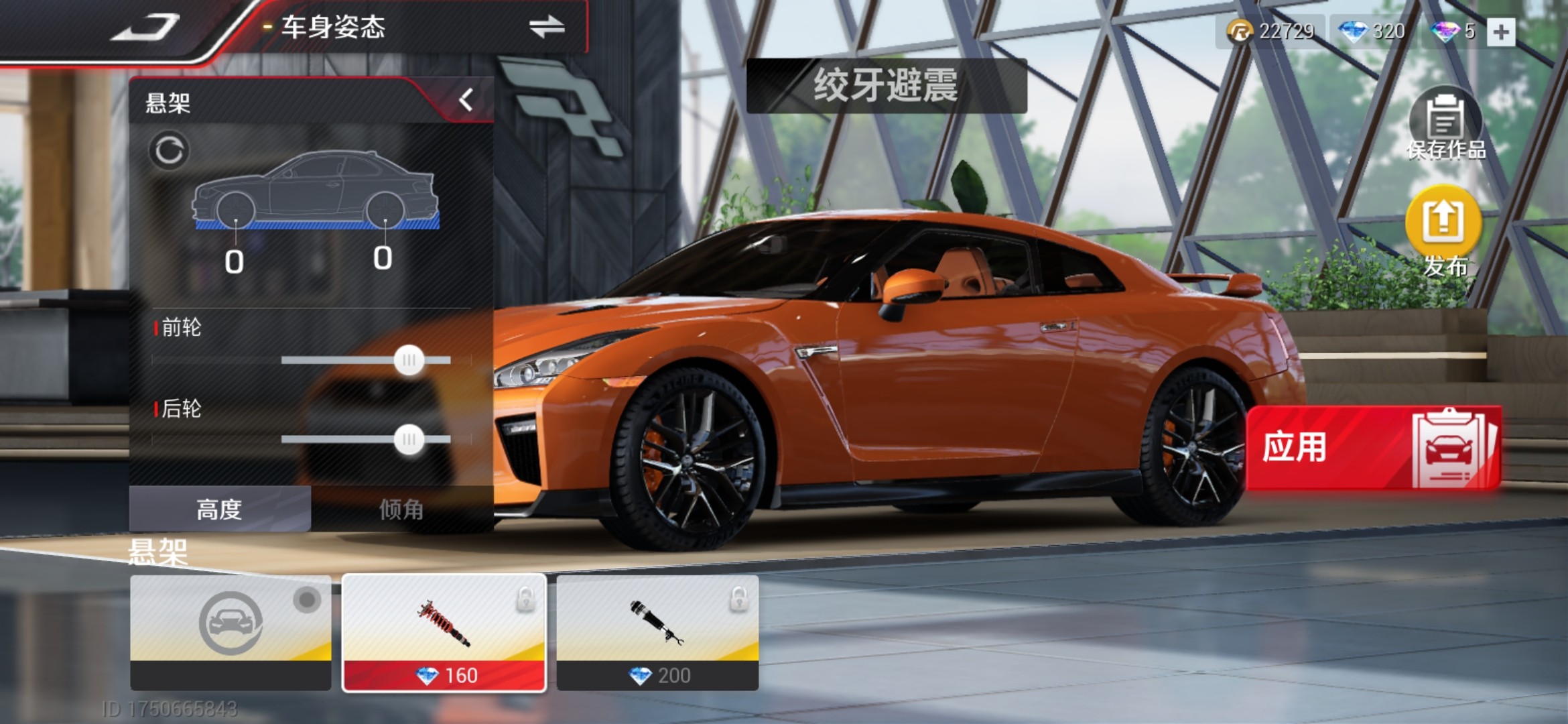
Task: Reset suspension values with the circular arrow
Action: pyautogui.click(x=169, y=150)
